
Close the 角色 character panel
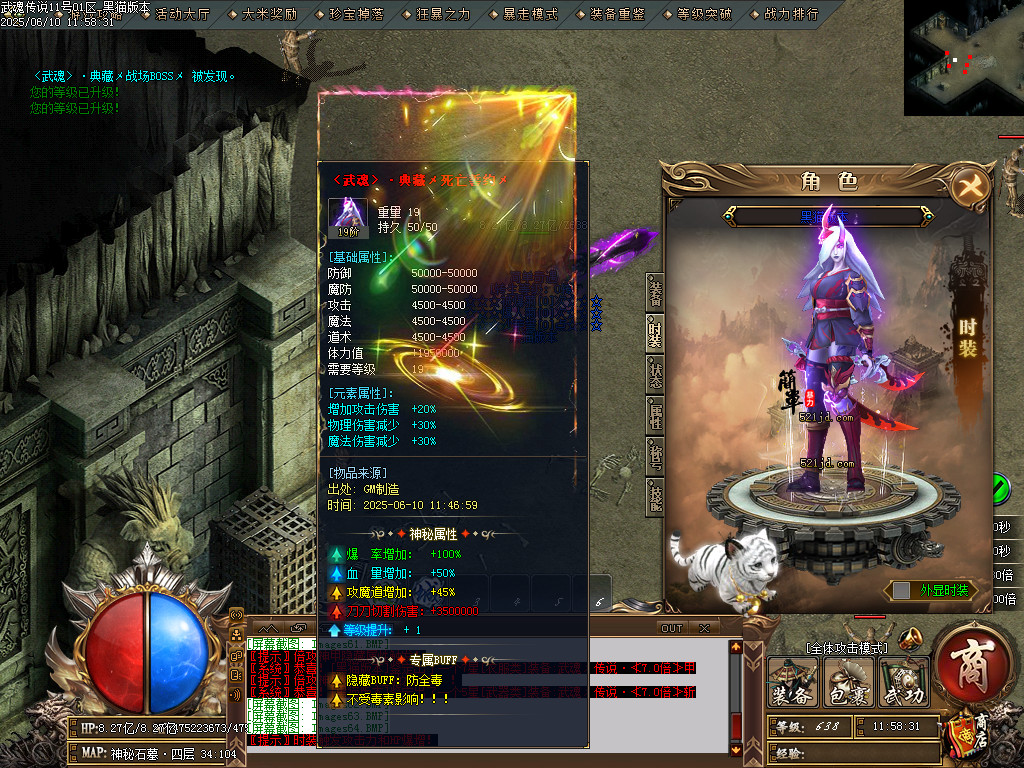click(967, 187)
